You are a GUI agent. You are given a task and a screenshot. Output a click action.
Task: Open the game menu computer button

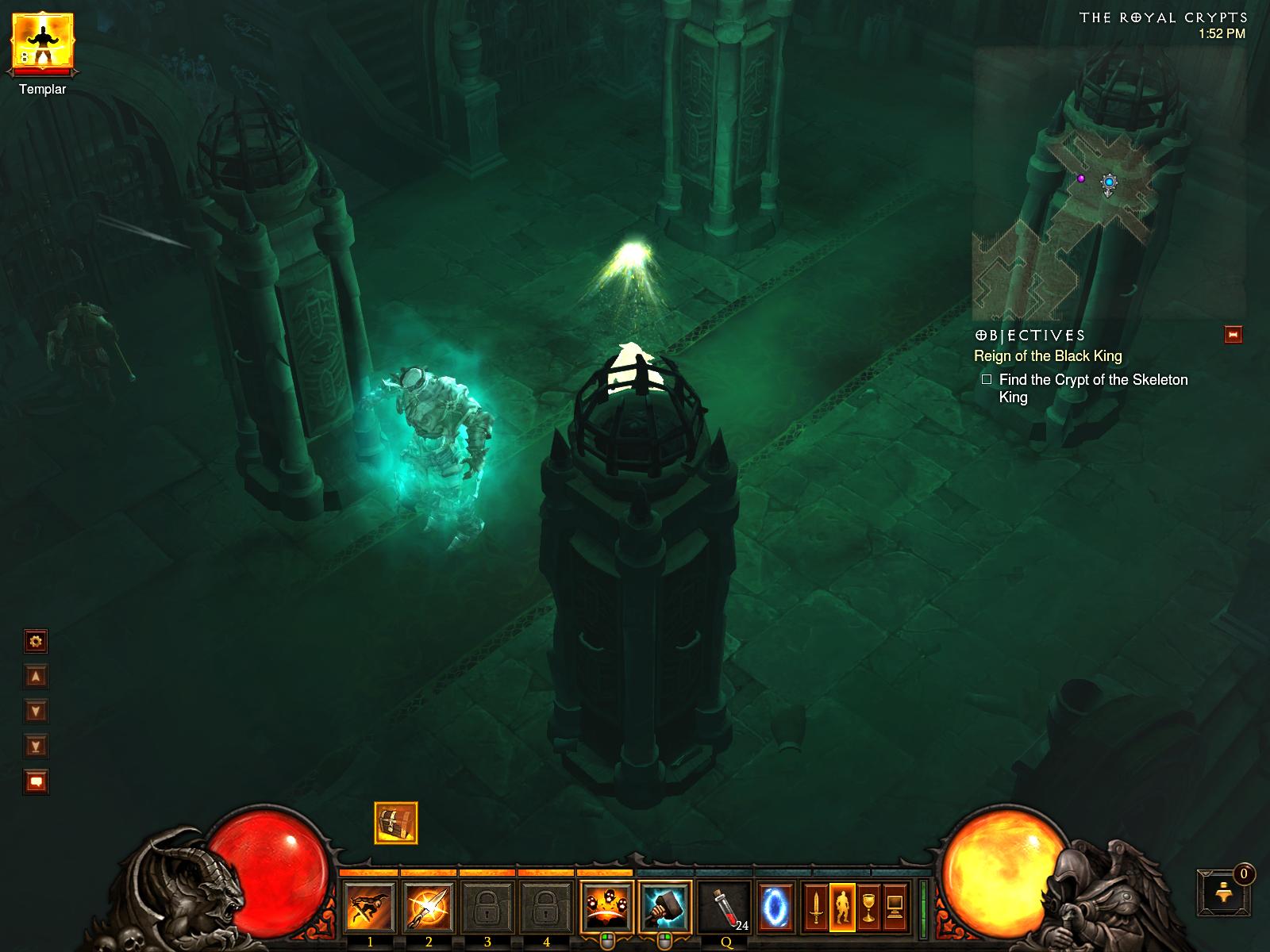click(x=895, y=908)
